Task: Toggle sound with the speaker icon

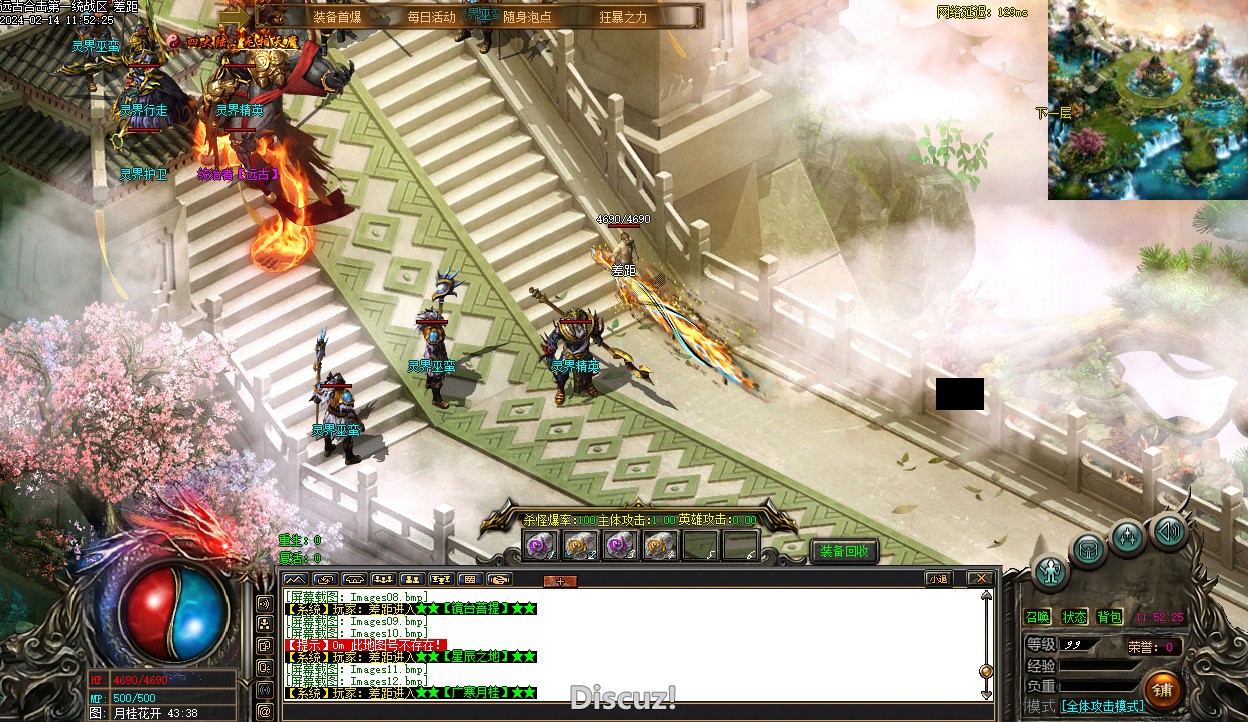Action: pyautogui.click(x=1167, y=531)
